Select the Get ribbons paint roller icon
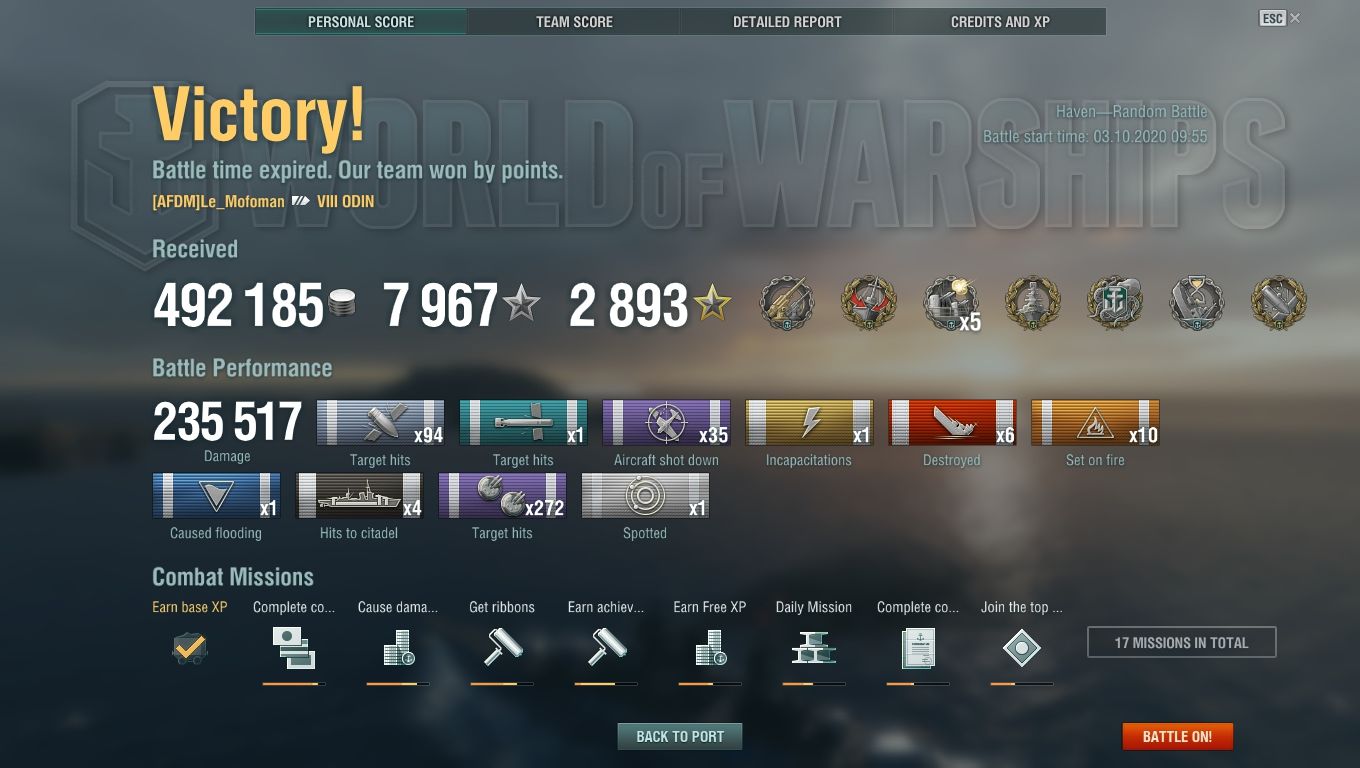 click(x=501, y=648)
